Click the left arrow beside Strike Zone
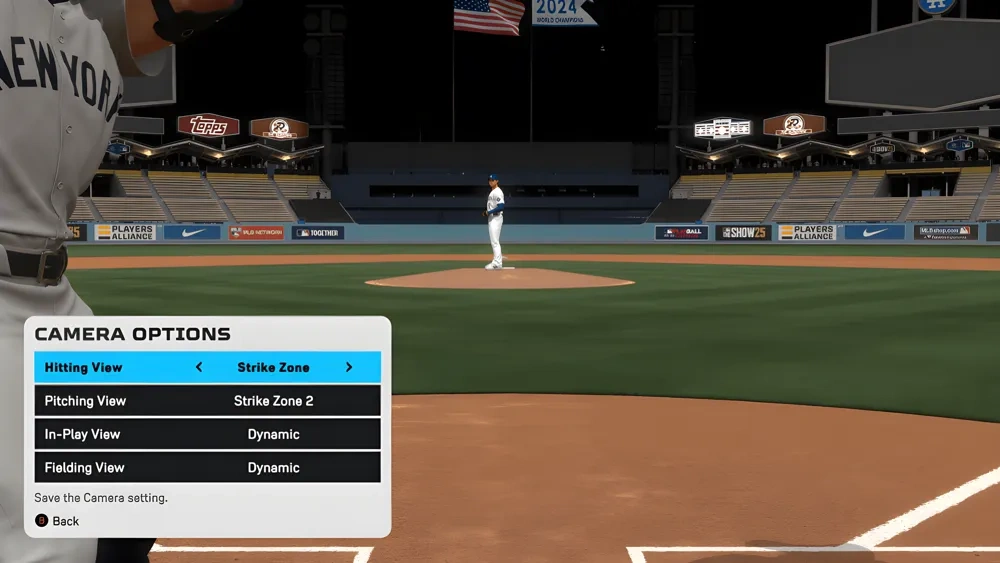 click(x=199, y=367)
